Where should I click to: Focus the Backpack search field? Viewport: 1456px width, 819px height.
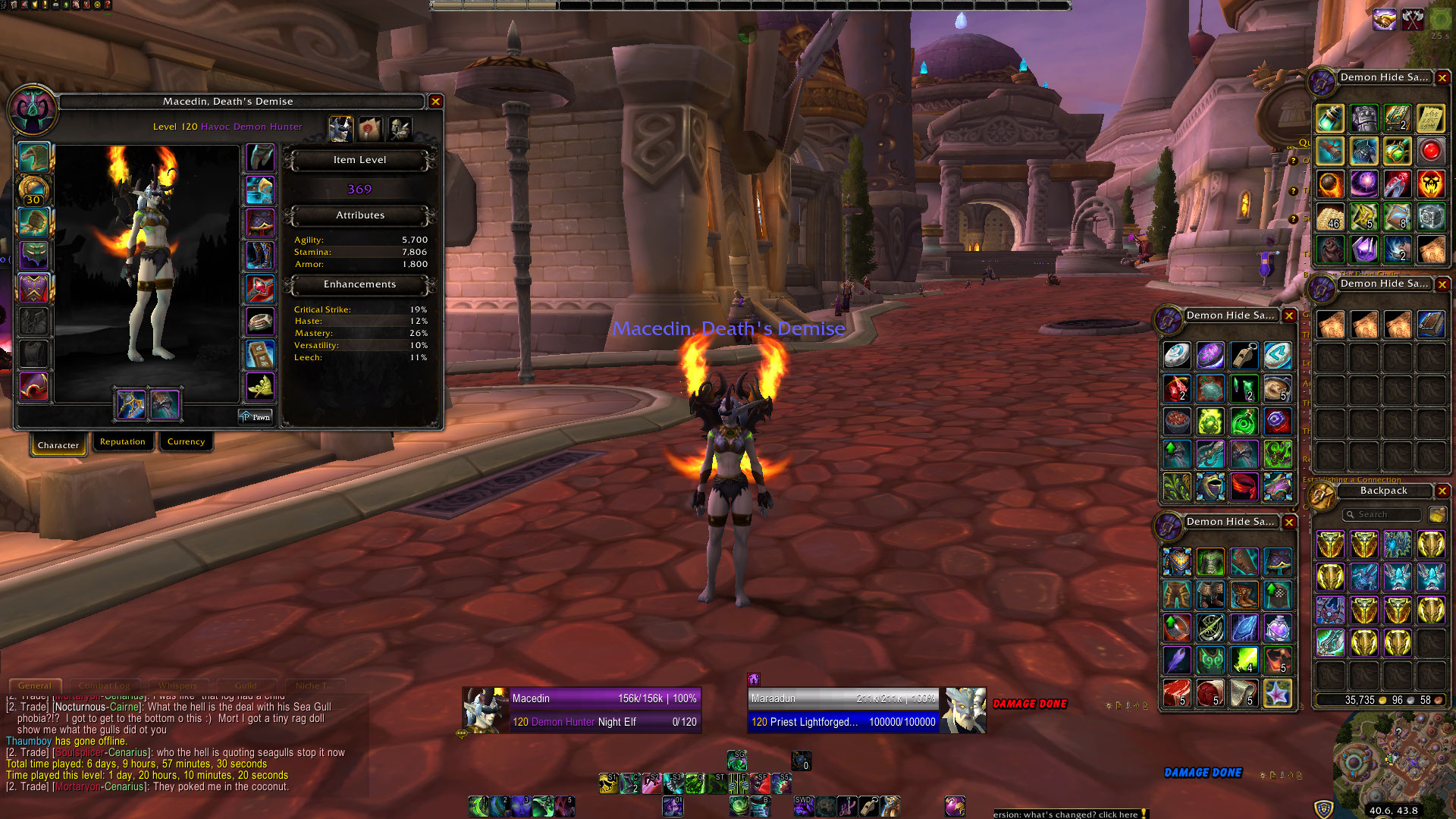tap(1382, 515)
